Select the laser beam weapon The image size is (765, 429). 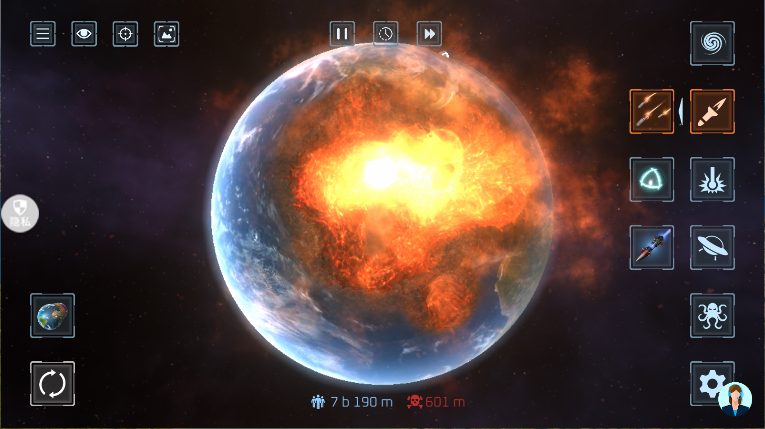[x=712, y=179]
